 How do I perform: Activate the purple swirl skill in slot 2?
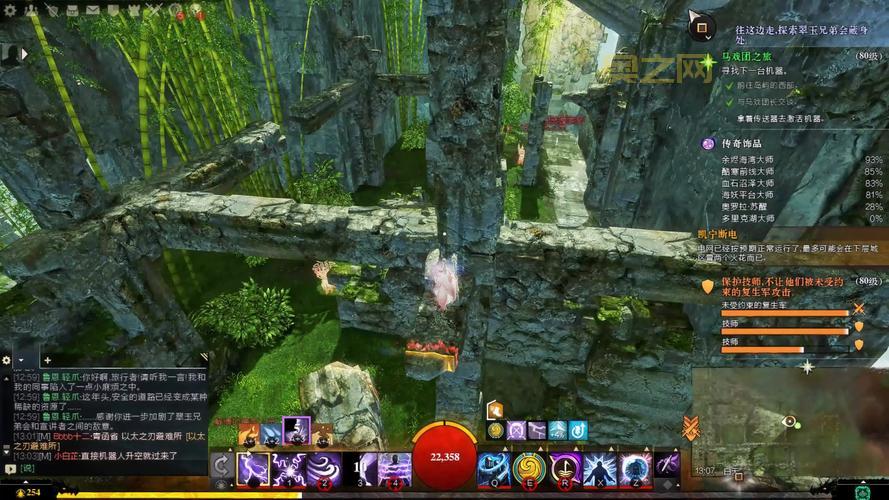(x=322, y=467)
